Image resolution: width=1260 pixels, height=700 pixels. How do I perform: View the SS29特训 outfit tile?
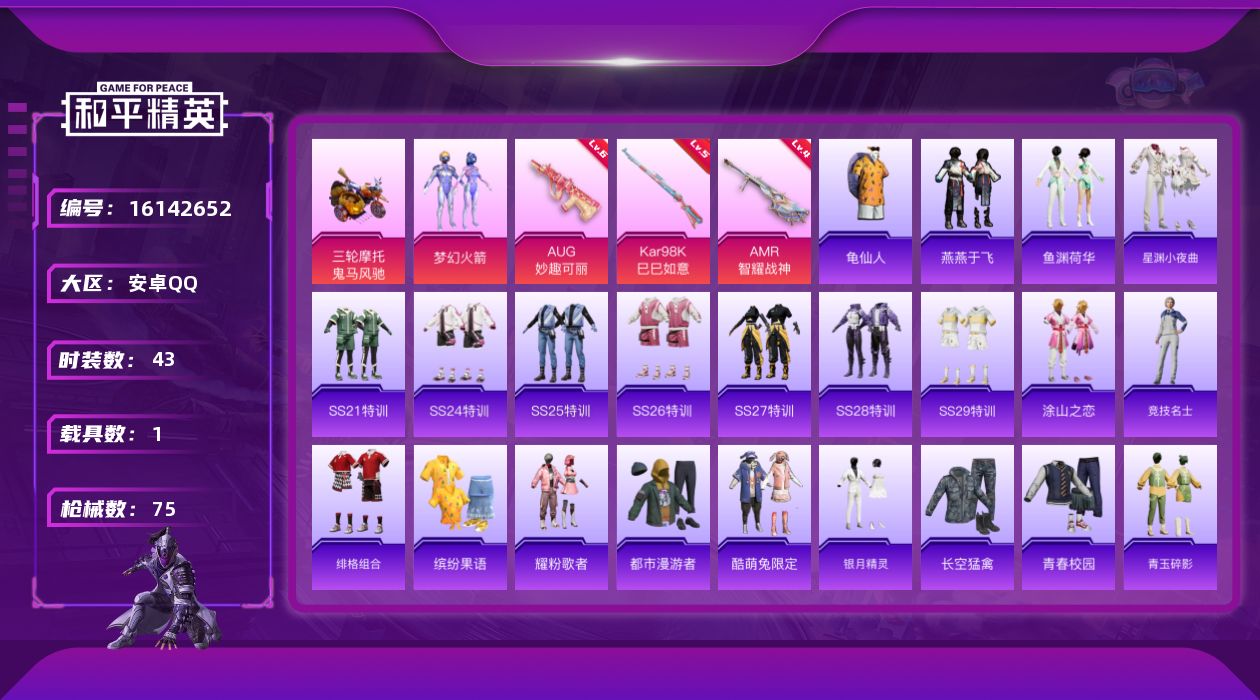(967, 364)
